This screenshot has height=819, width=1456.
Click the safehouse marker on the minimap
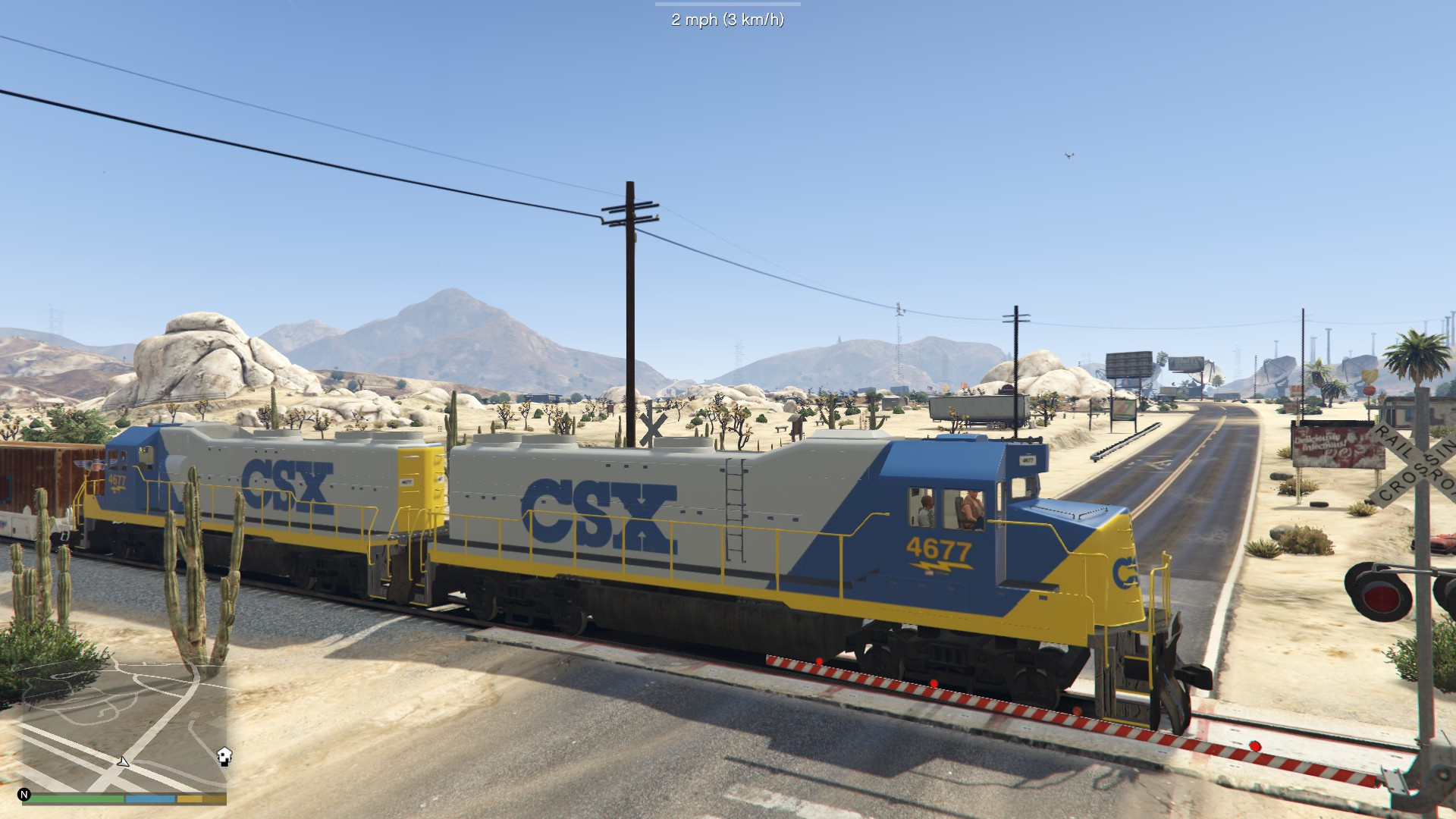pos(224,756)
